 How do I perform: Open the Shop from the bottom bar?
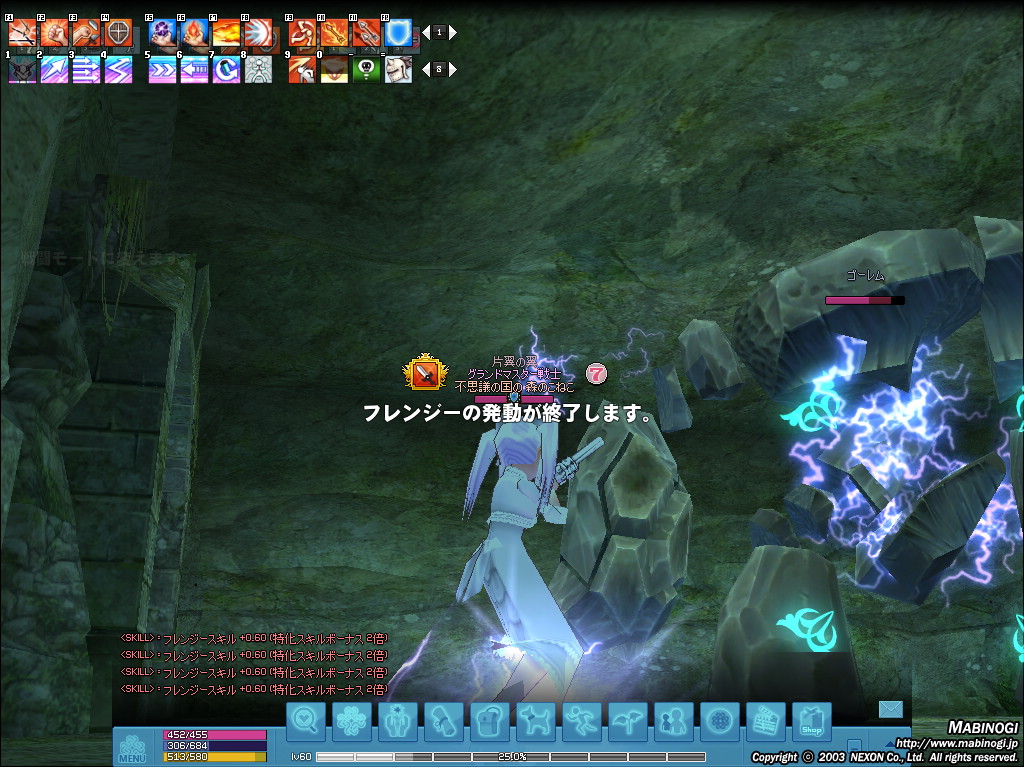(812, 721)
